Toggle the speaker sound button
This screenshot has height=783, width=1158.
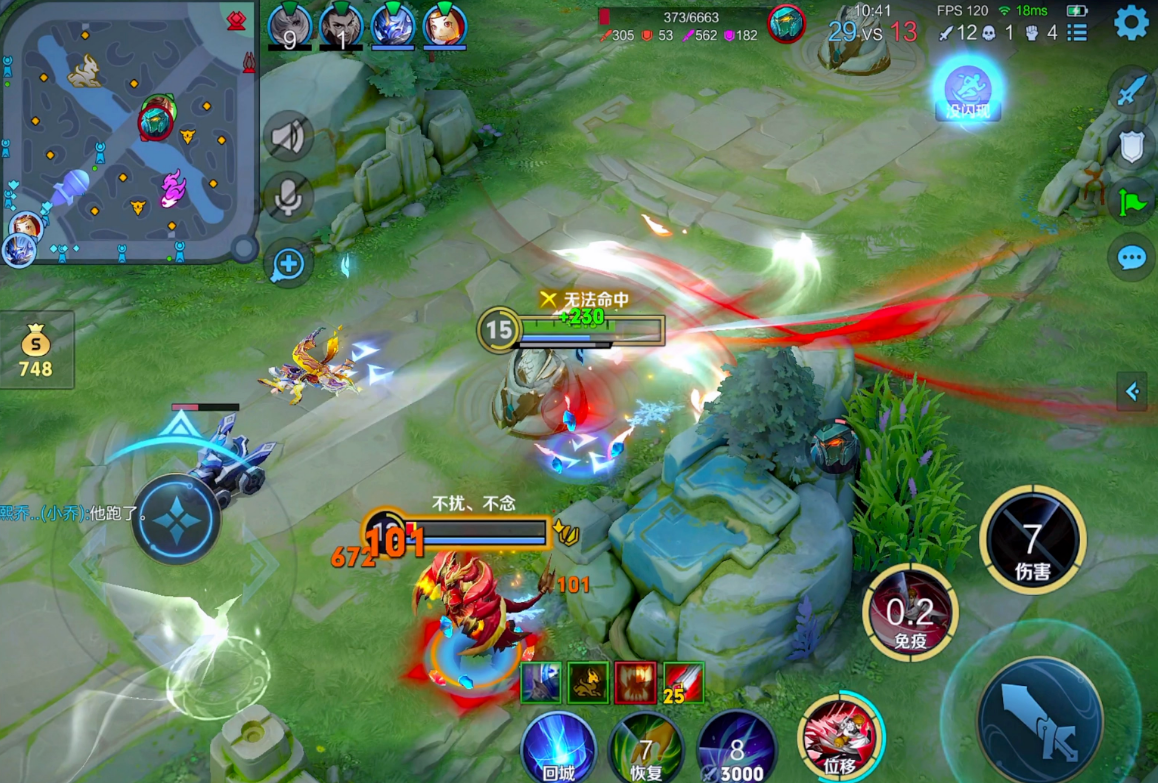tap(288, 137)
